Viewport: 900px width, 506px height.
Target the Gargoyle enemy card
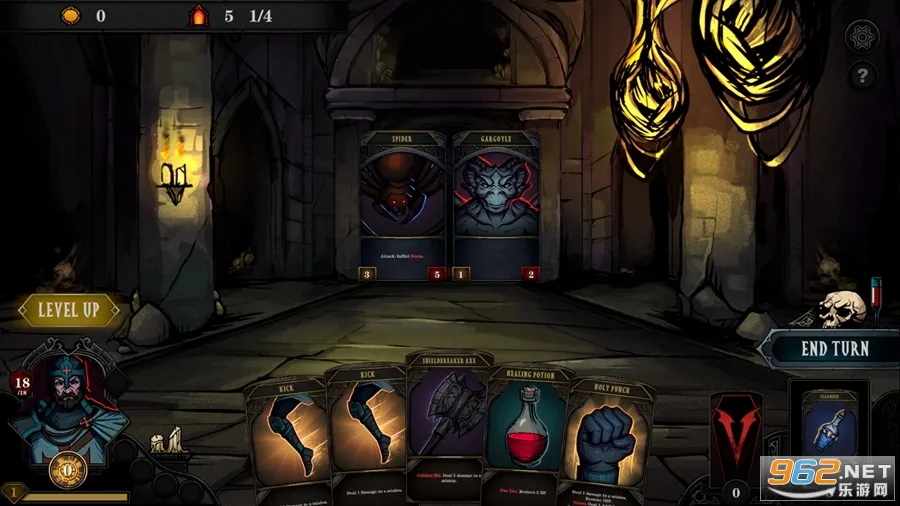(497, 205)
